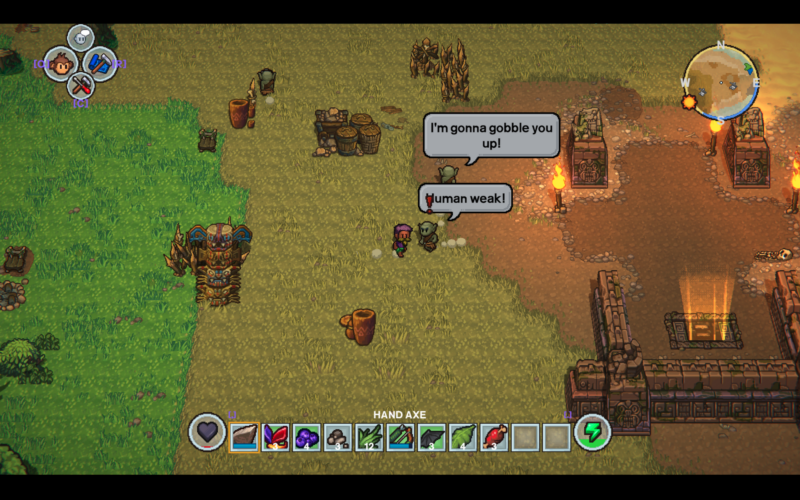Open the circular minimap
The height and width of the screenshot is (500, 800).
[x=720, y=83]
